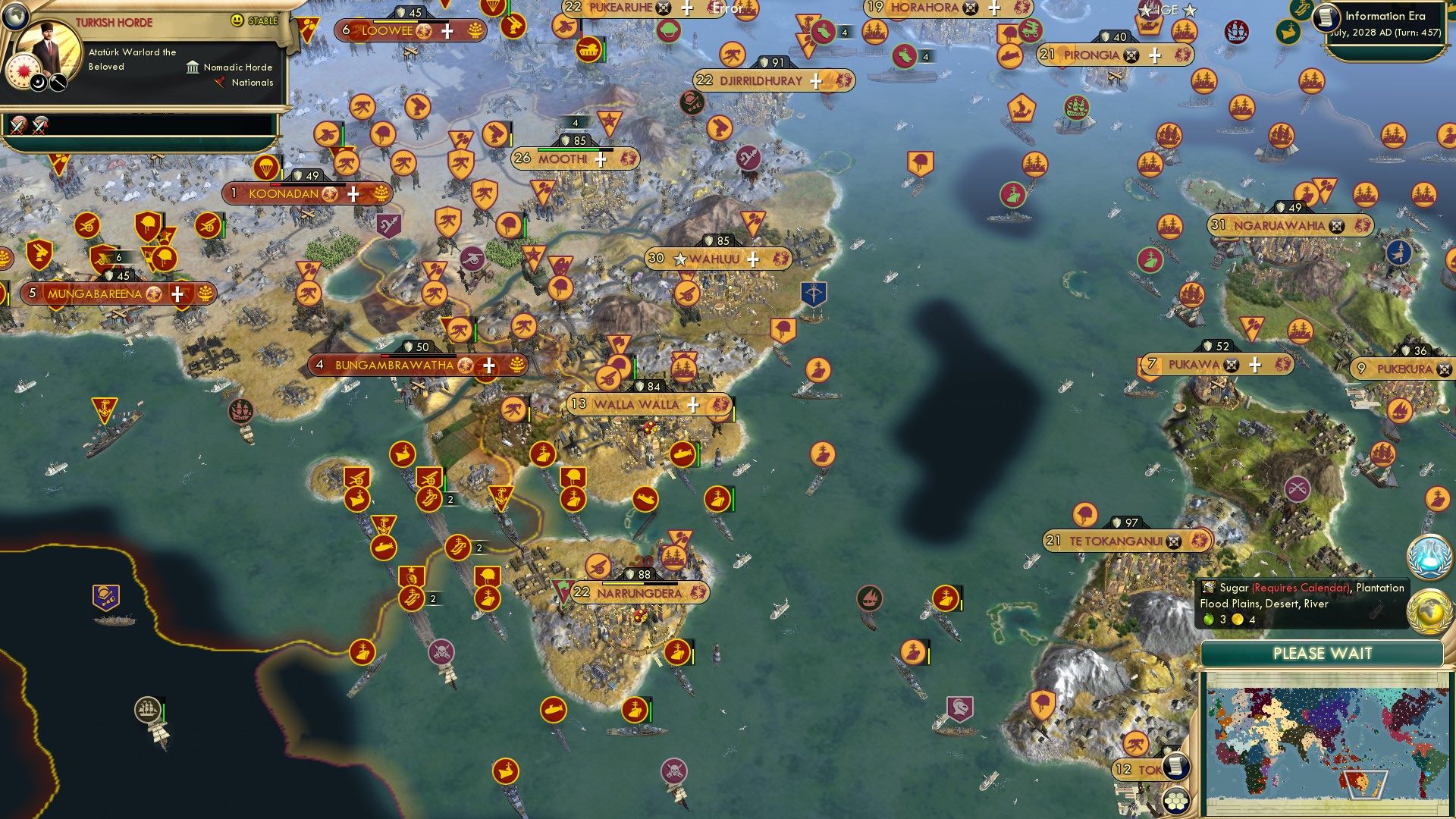
Task: Click the blue science beaker medallion on right edge
Action: [1429, 556]
